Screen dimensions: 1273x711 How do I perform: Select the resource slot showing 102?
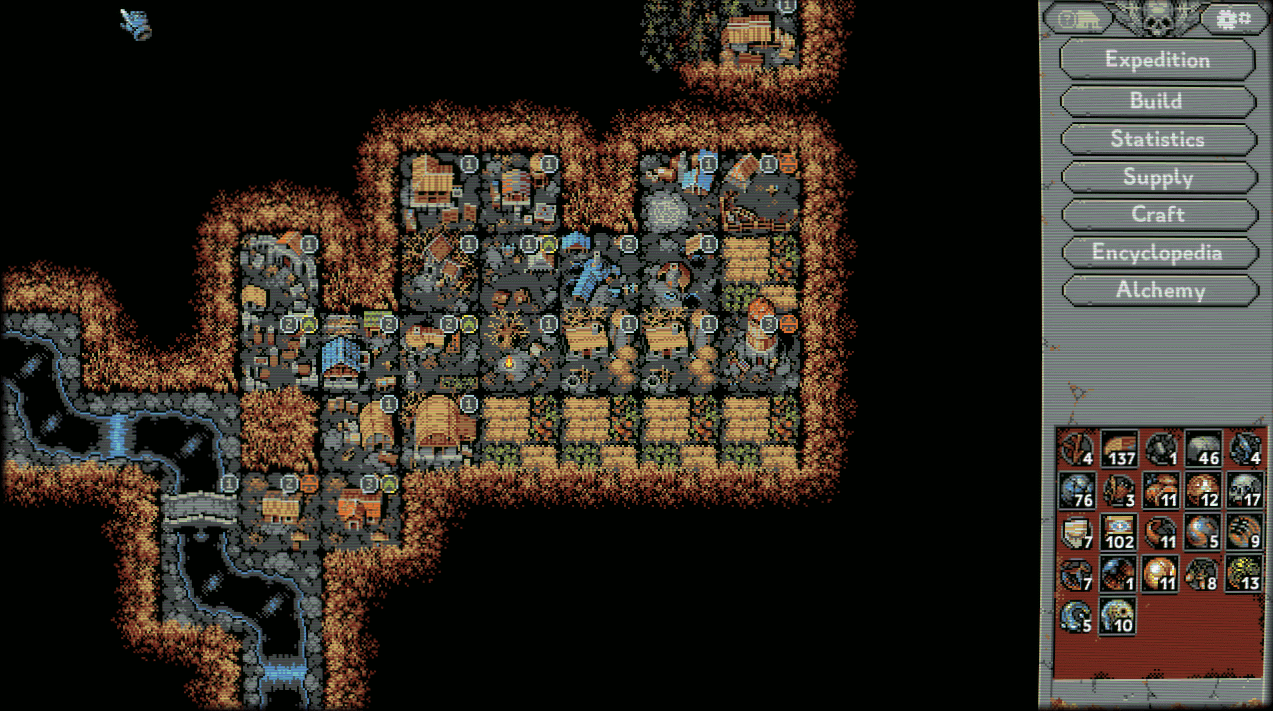(x=1118, y=533)
